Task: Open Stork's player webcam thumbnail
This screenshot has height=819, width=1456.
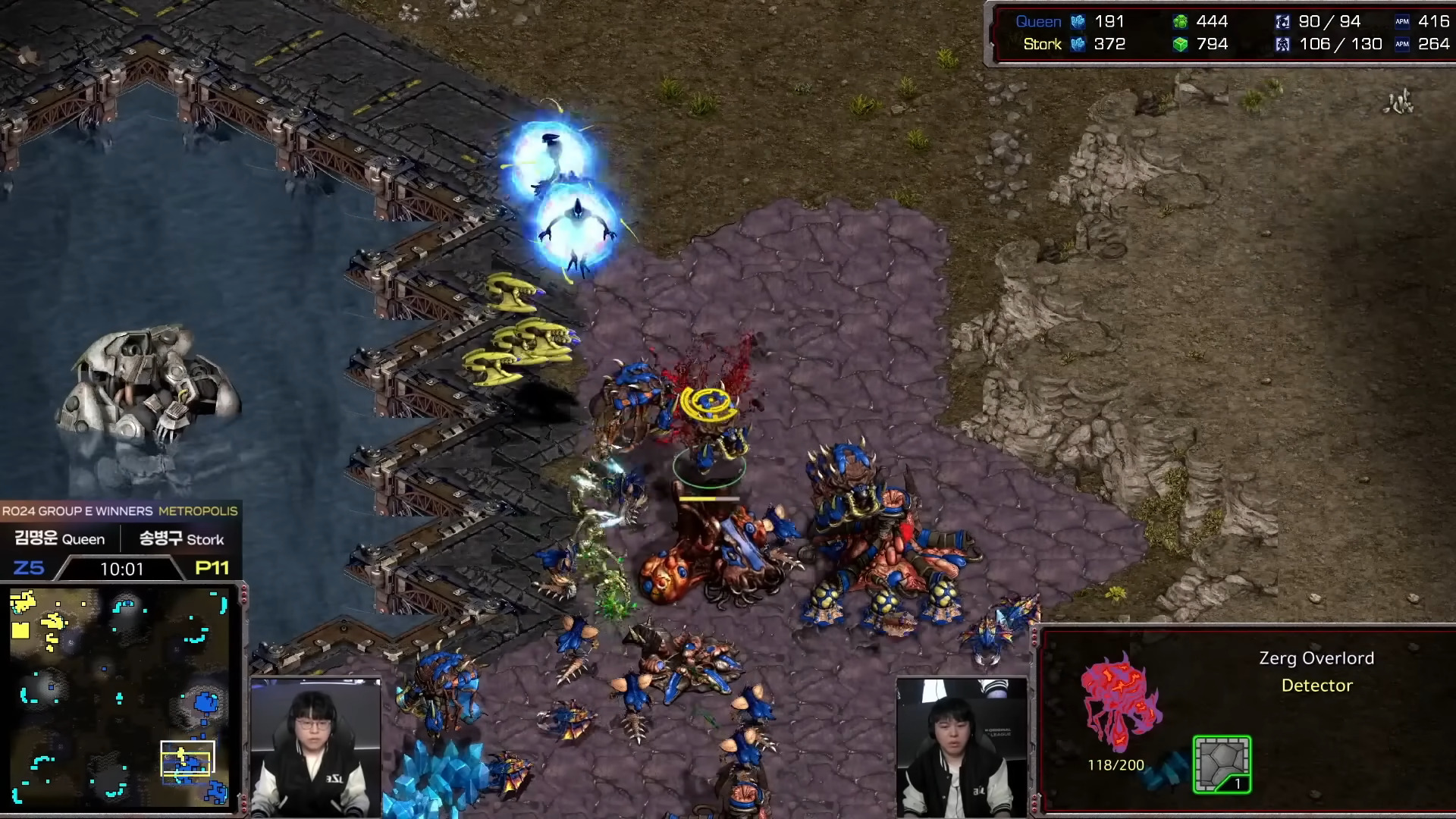Action: (961, 747)
